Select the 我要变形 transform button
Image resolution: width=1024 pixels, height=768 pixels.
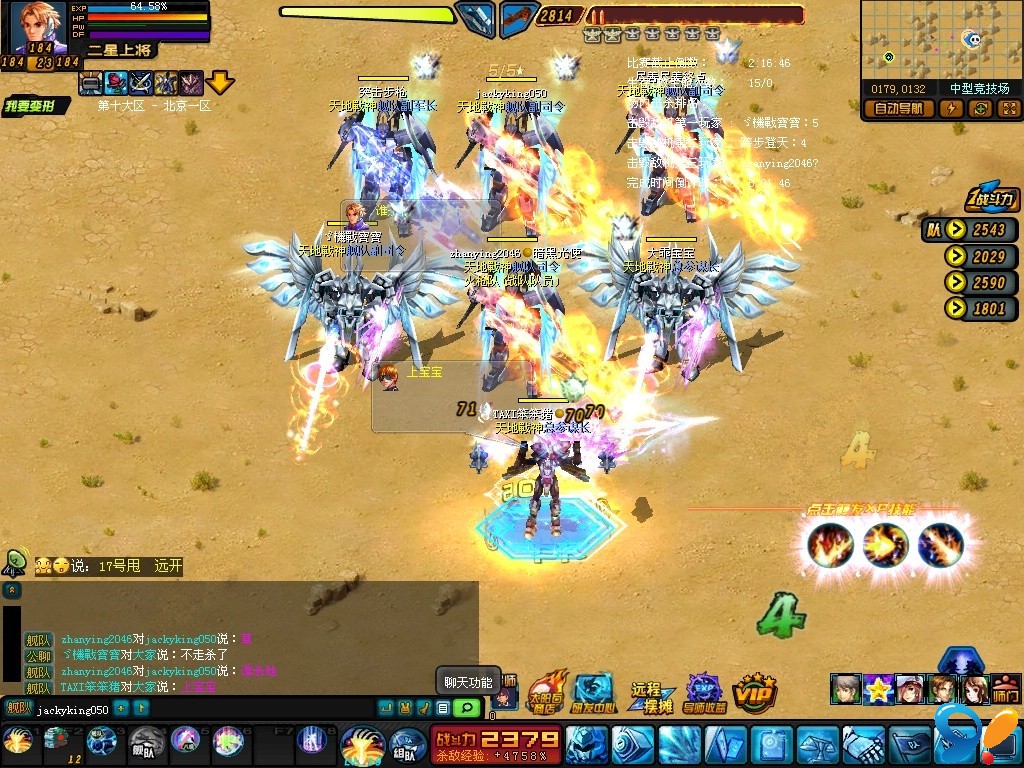pyautogui.click(x=35, y=106)
